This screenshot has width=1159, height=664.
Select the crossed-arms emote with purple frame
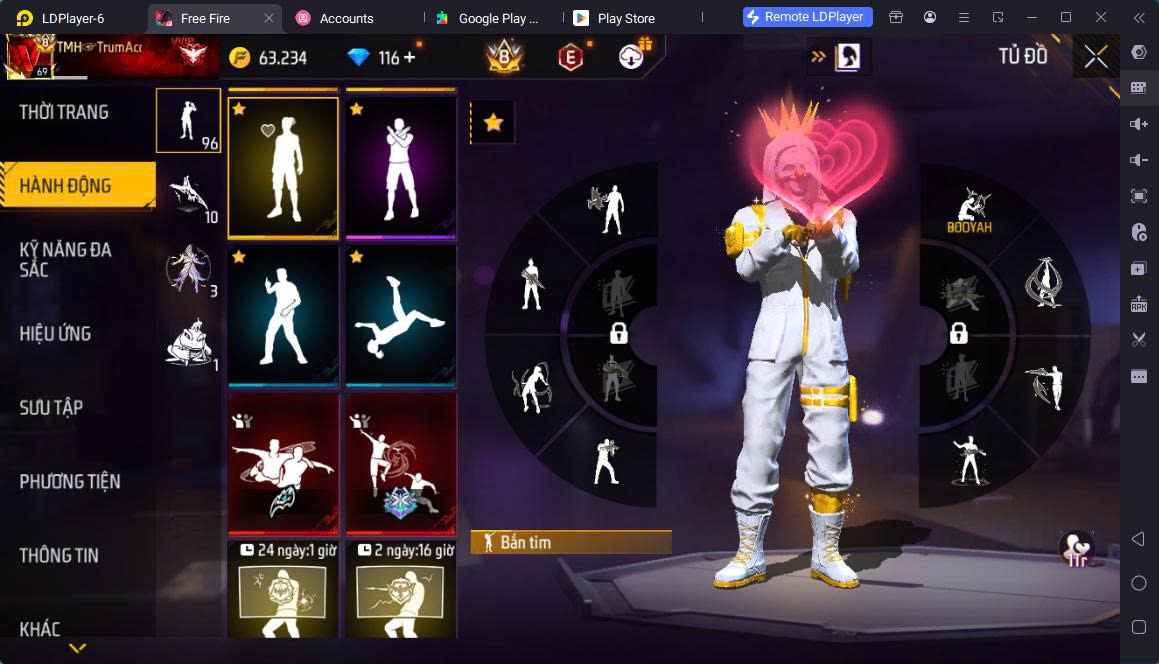(400, 166)
